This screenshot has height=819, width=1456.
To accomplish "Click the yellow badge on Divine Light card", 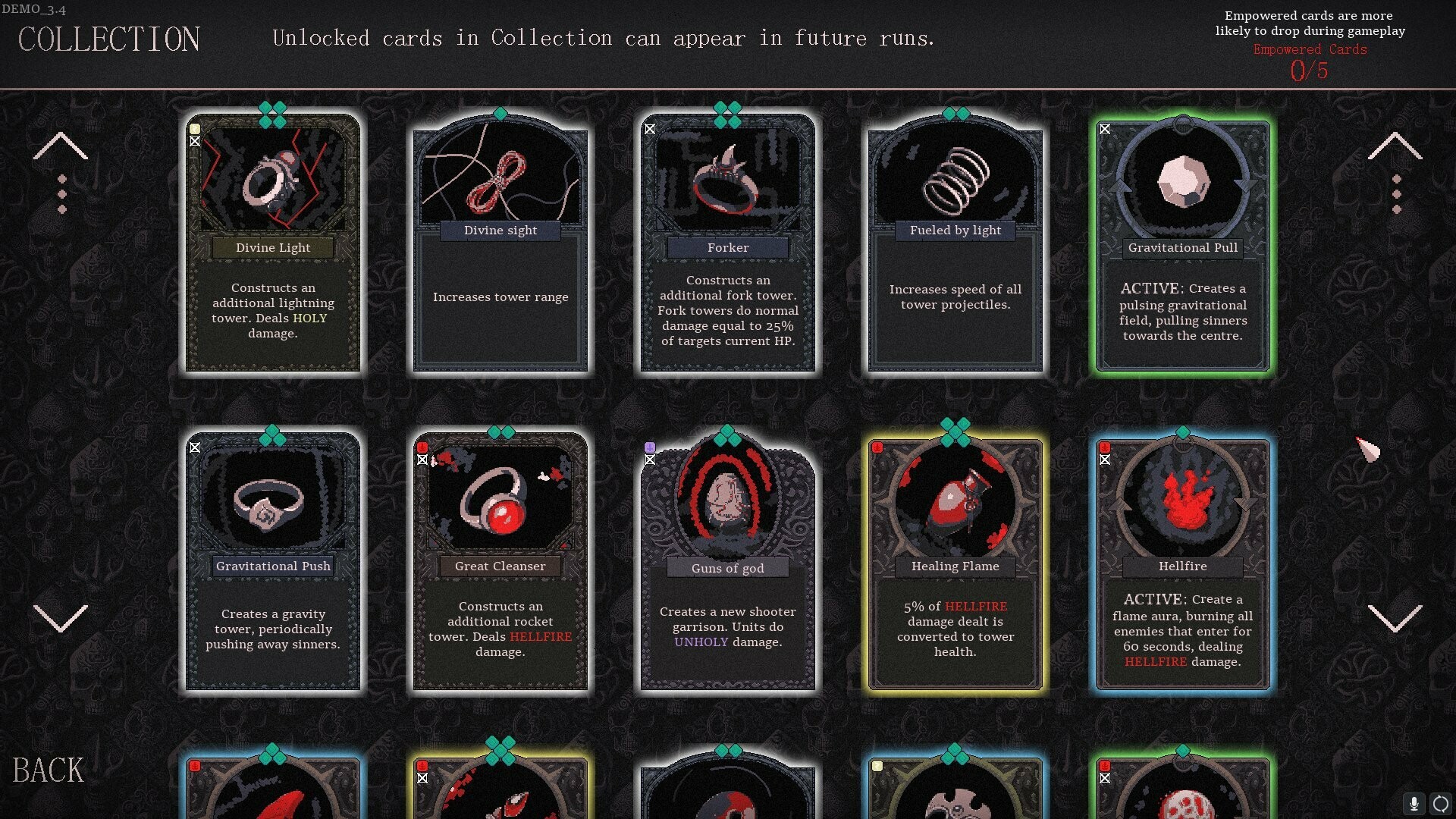I will tap(196, 130).
